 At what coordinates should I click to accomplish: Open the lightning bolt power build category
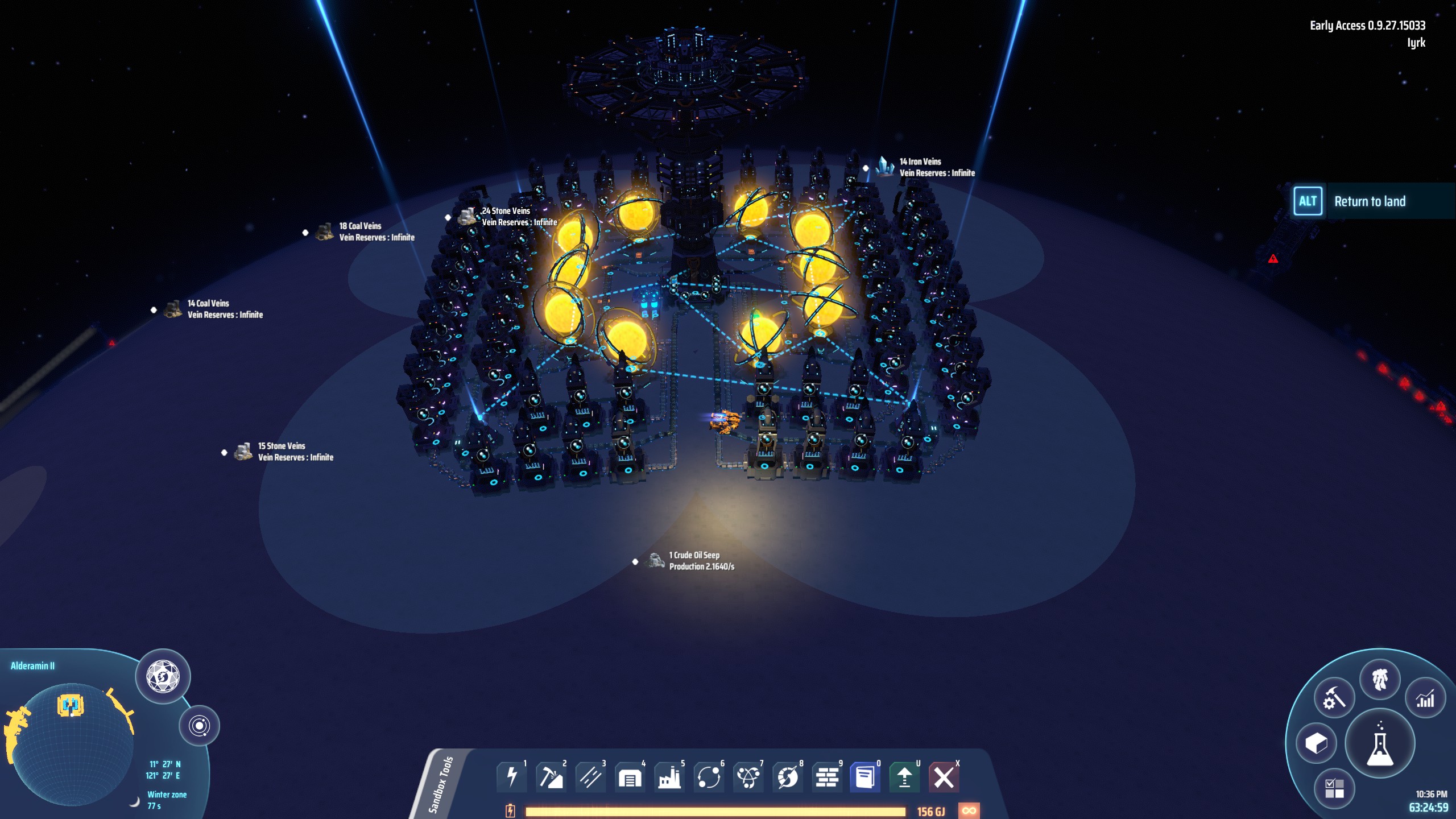point(511,777)
